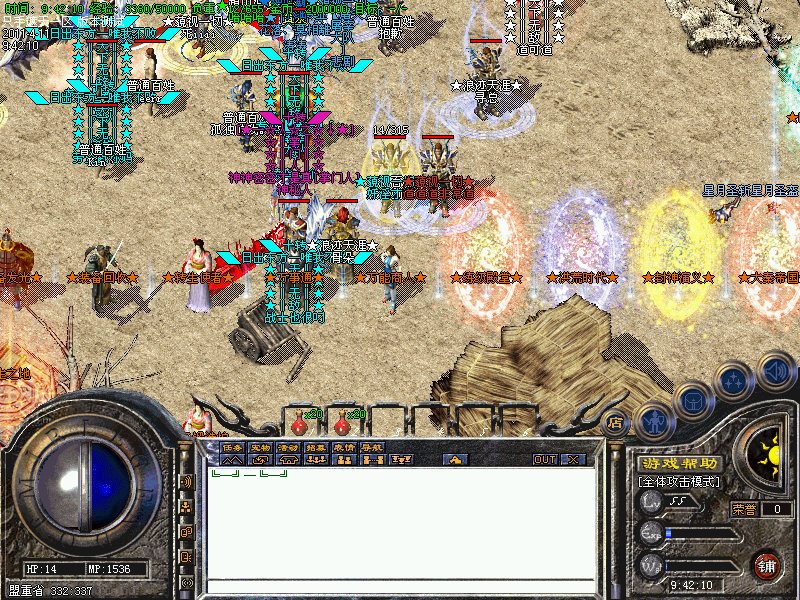Open the 招募 recruit tab
Viewport: 800px width, 600px height.
pos(316,448)
